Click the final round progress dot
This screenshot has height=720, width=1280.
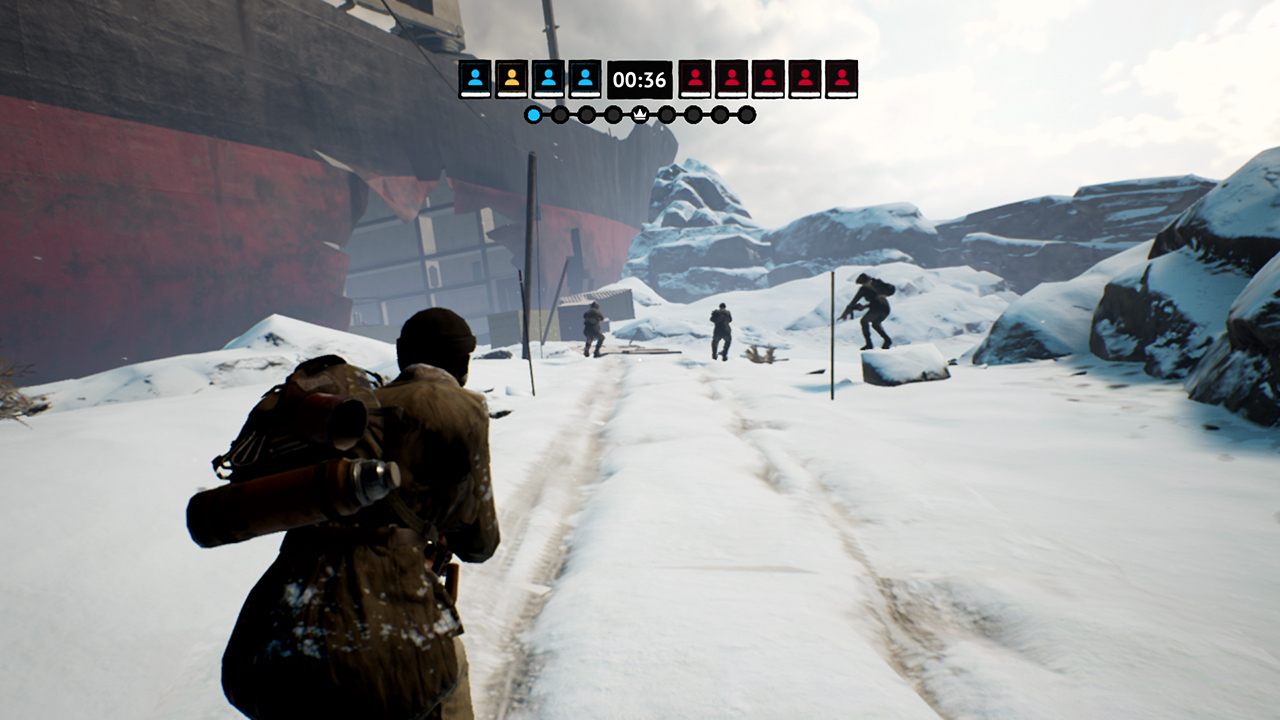(x=747, y=113)
